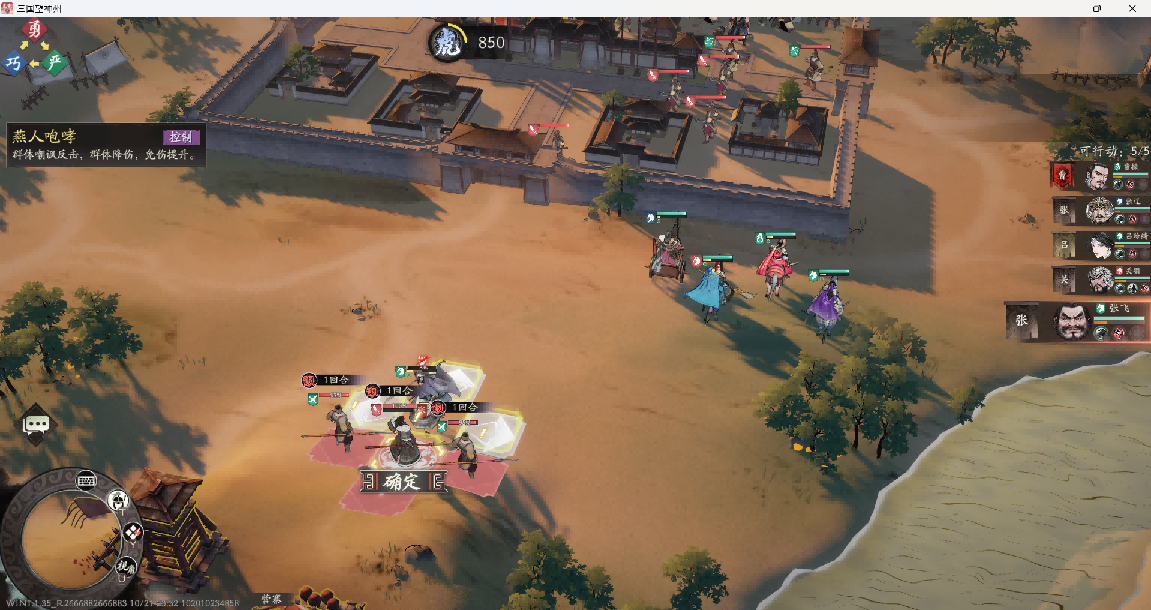Click the purple 控制 skill tag

pyautogui.click(x=181, y=137)
